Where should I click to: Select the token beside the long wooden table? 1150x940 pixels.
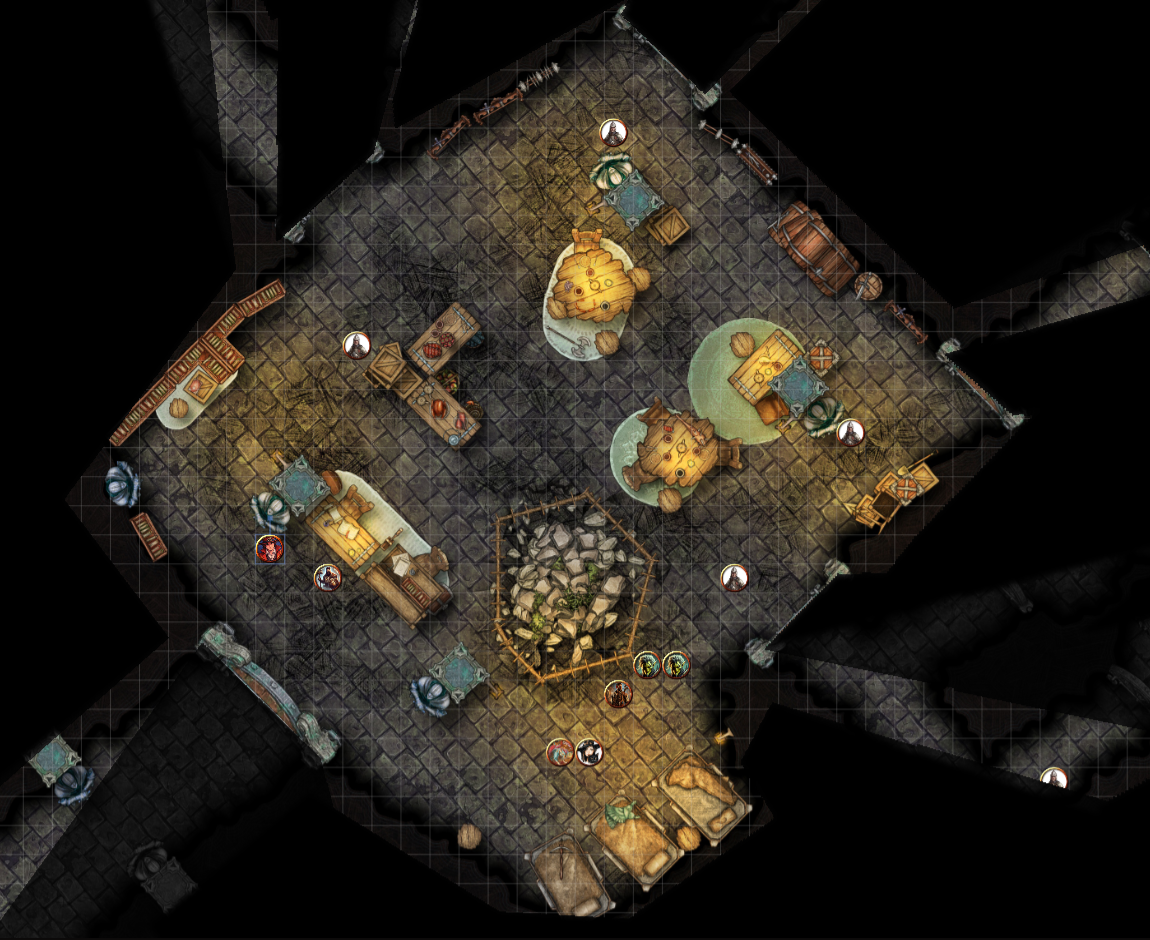click(x=328, y=577)
